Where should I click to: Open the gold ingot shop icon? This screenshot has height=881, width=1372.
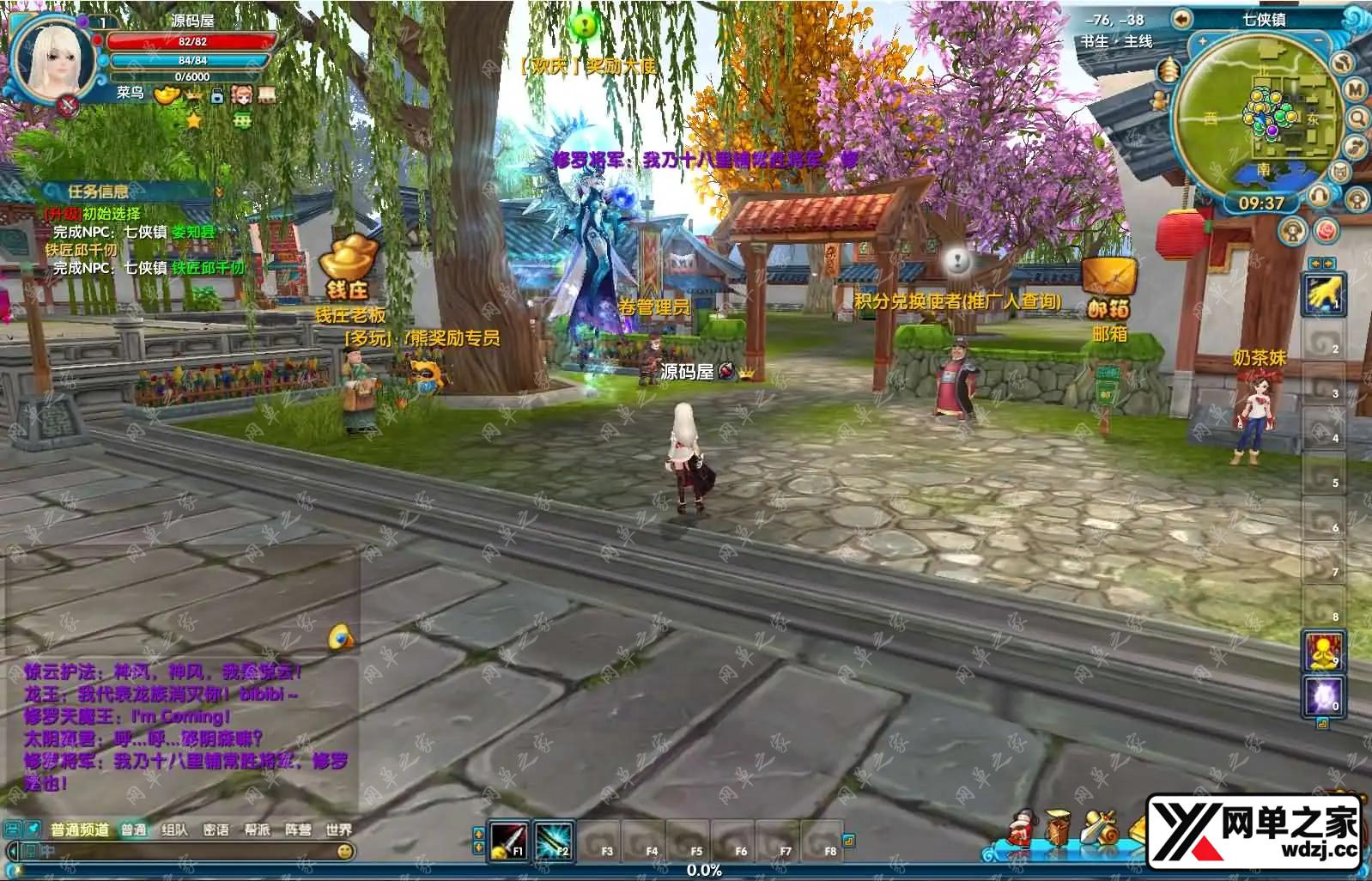point(167,94)
